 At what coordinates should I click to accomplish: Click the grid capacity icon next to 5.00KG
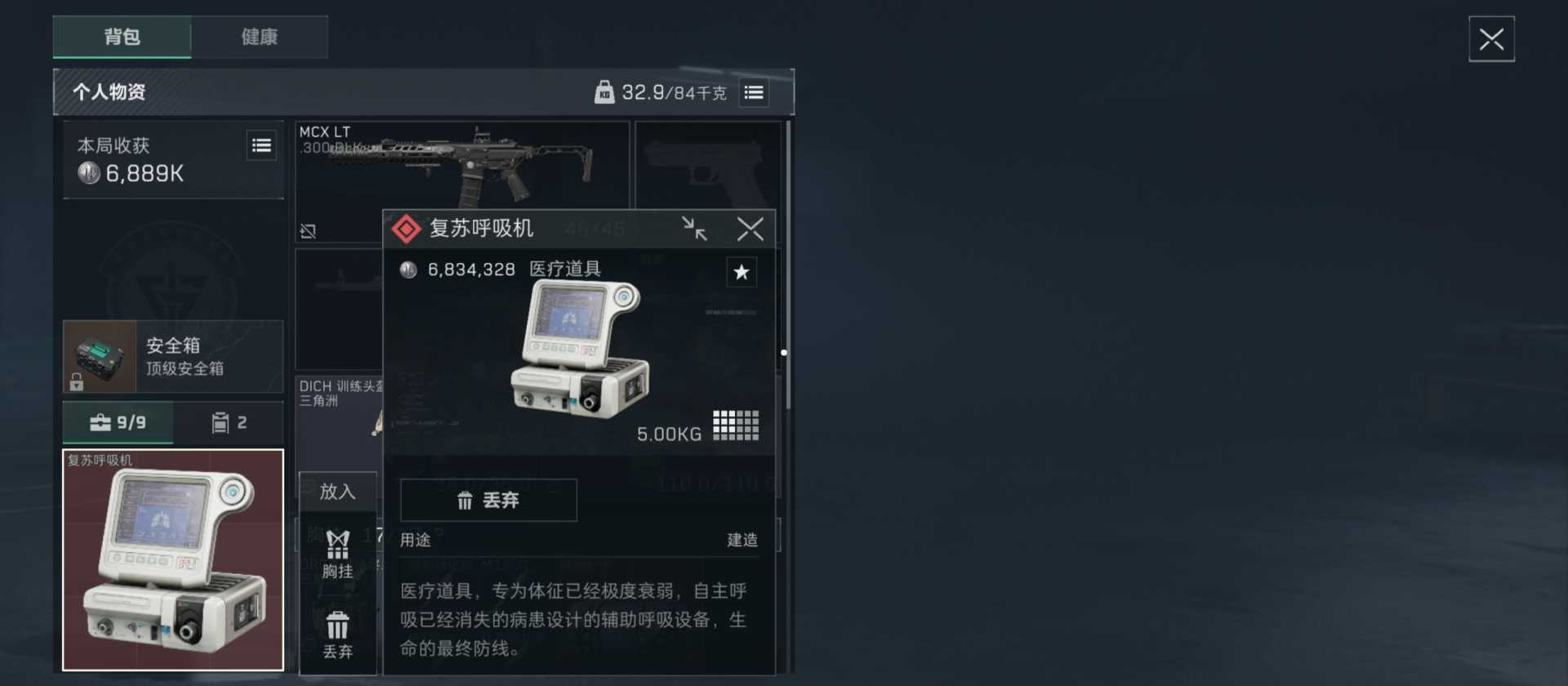(734, 424)
